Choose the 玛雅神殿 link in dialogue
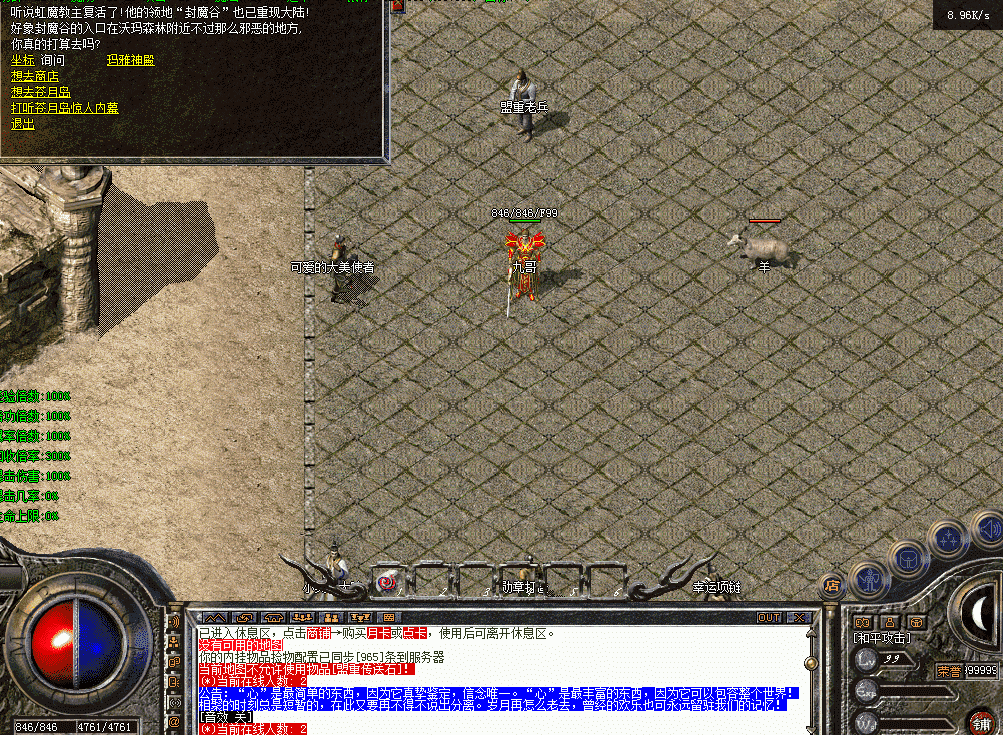This screenshot has height=735, width=1003. coord(130,60)
